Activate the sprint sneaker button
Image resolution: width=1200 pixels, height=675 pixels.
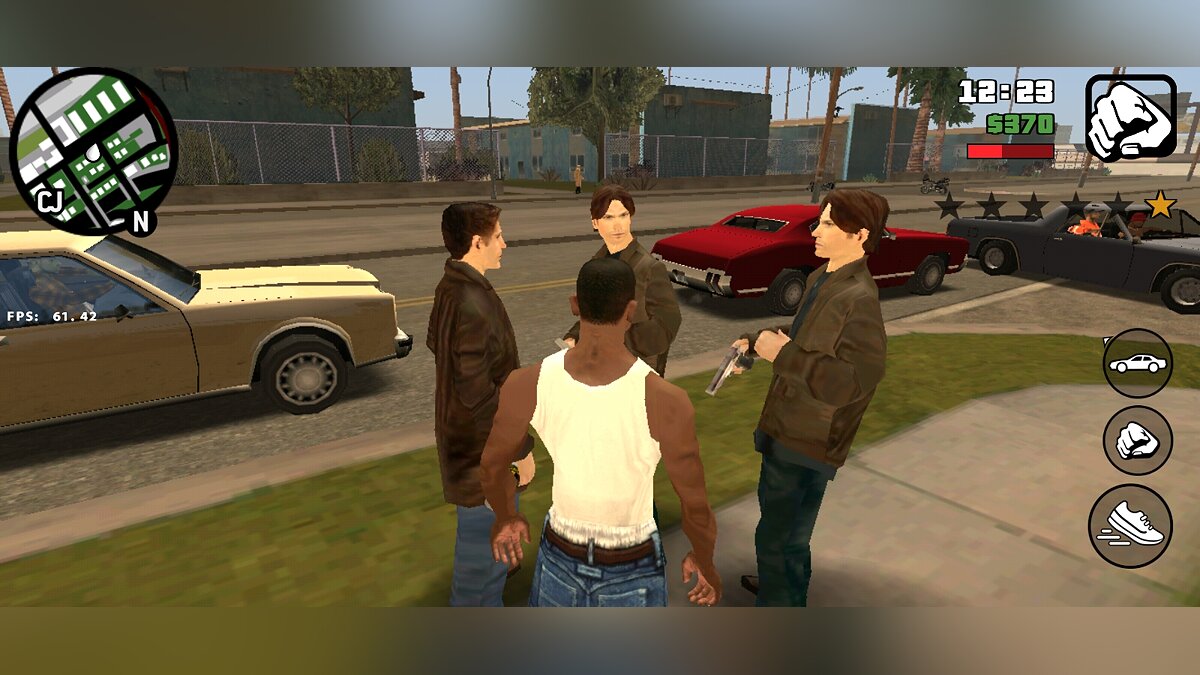point(1131,526)
